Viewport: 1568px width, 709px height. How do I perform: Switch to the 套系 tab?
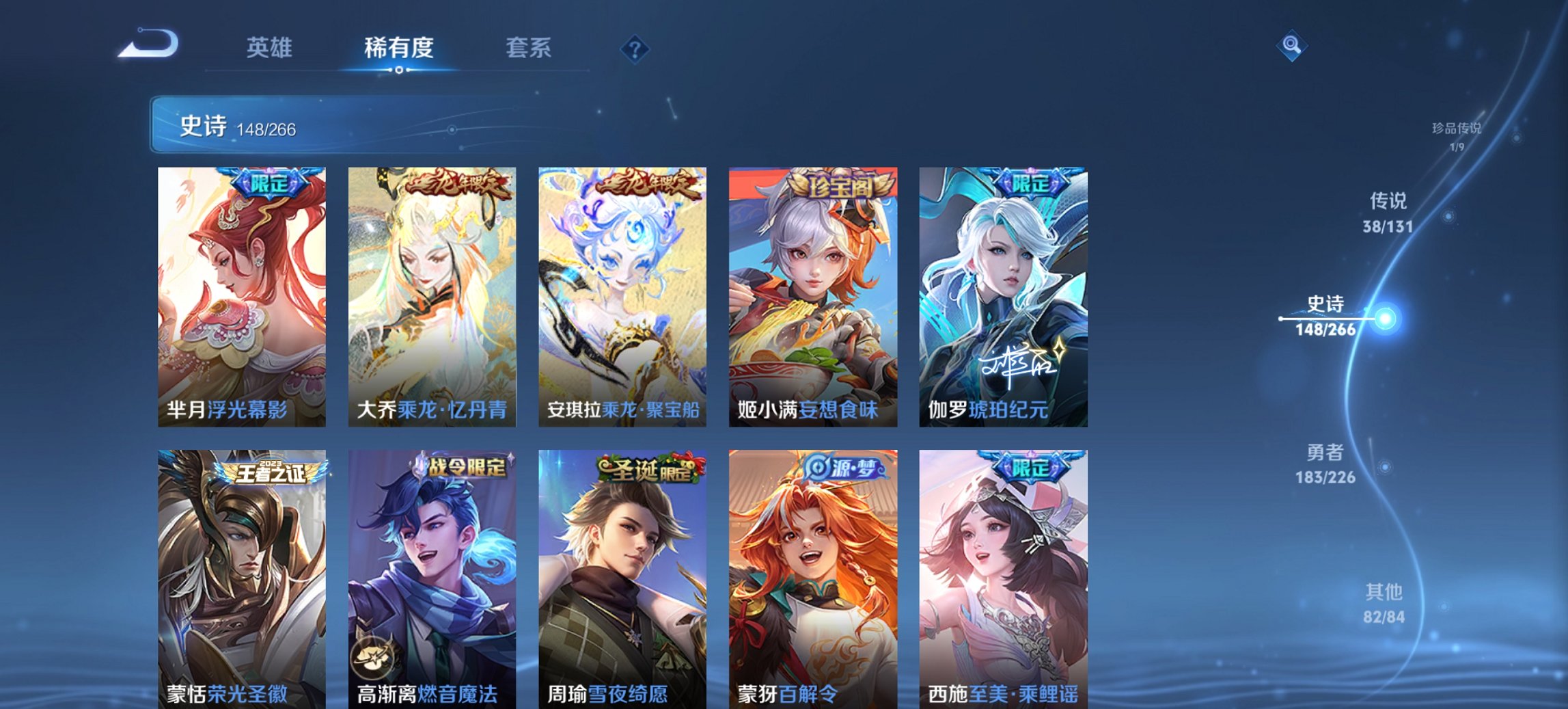[528, 49]
